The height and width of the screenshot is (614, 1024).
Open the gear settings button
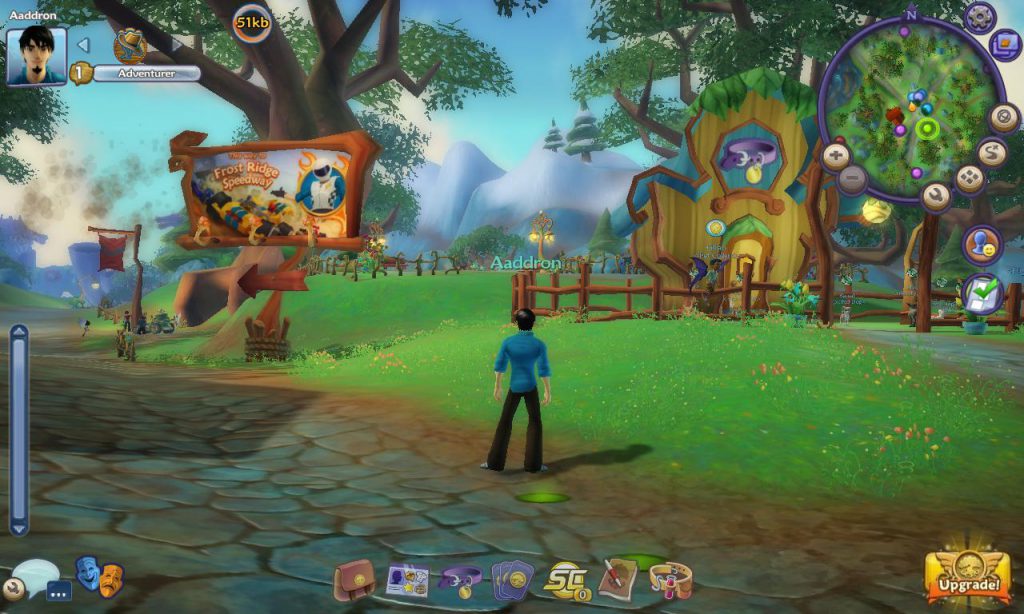pos(979,17)
